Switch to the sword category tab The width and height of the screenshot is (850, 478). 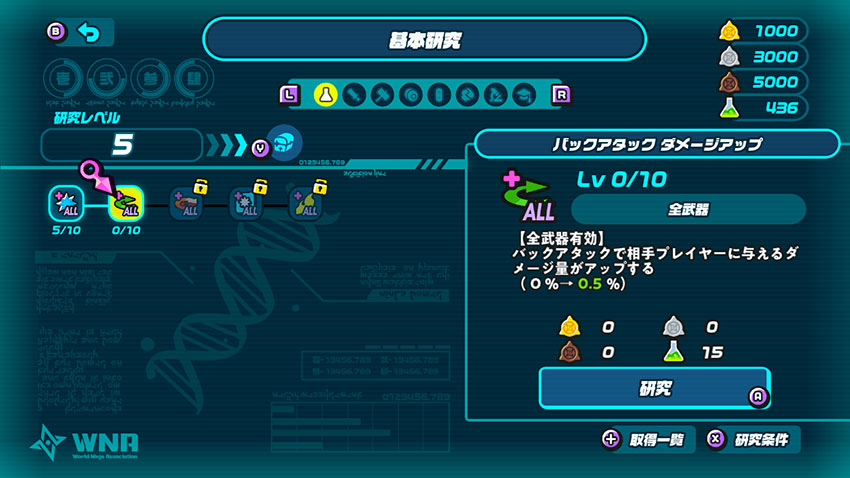[x=353, y=95]
